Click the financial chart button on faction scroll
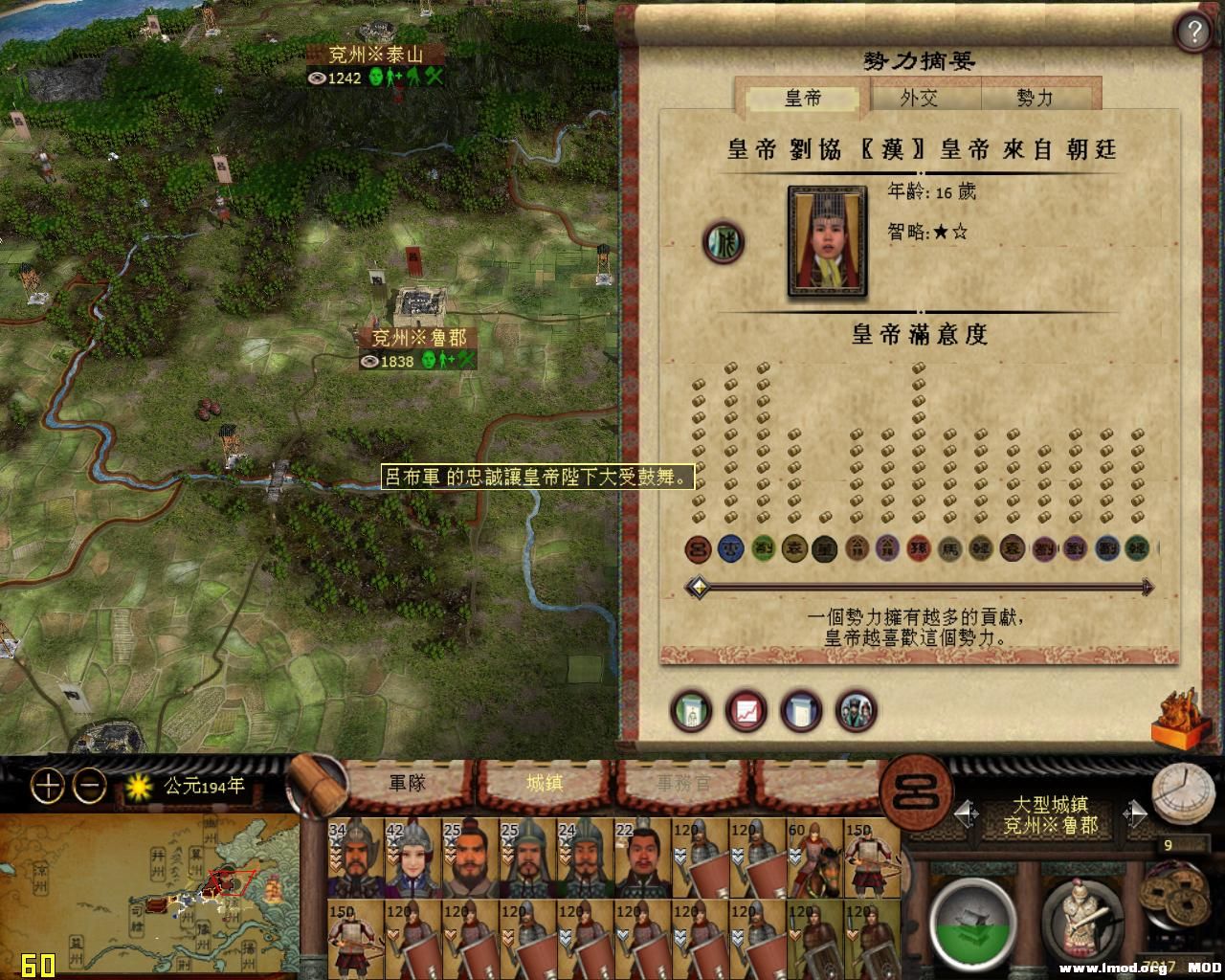The width and height of the screenshot is (1225, 980). click(x=747, y=712)
